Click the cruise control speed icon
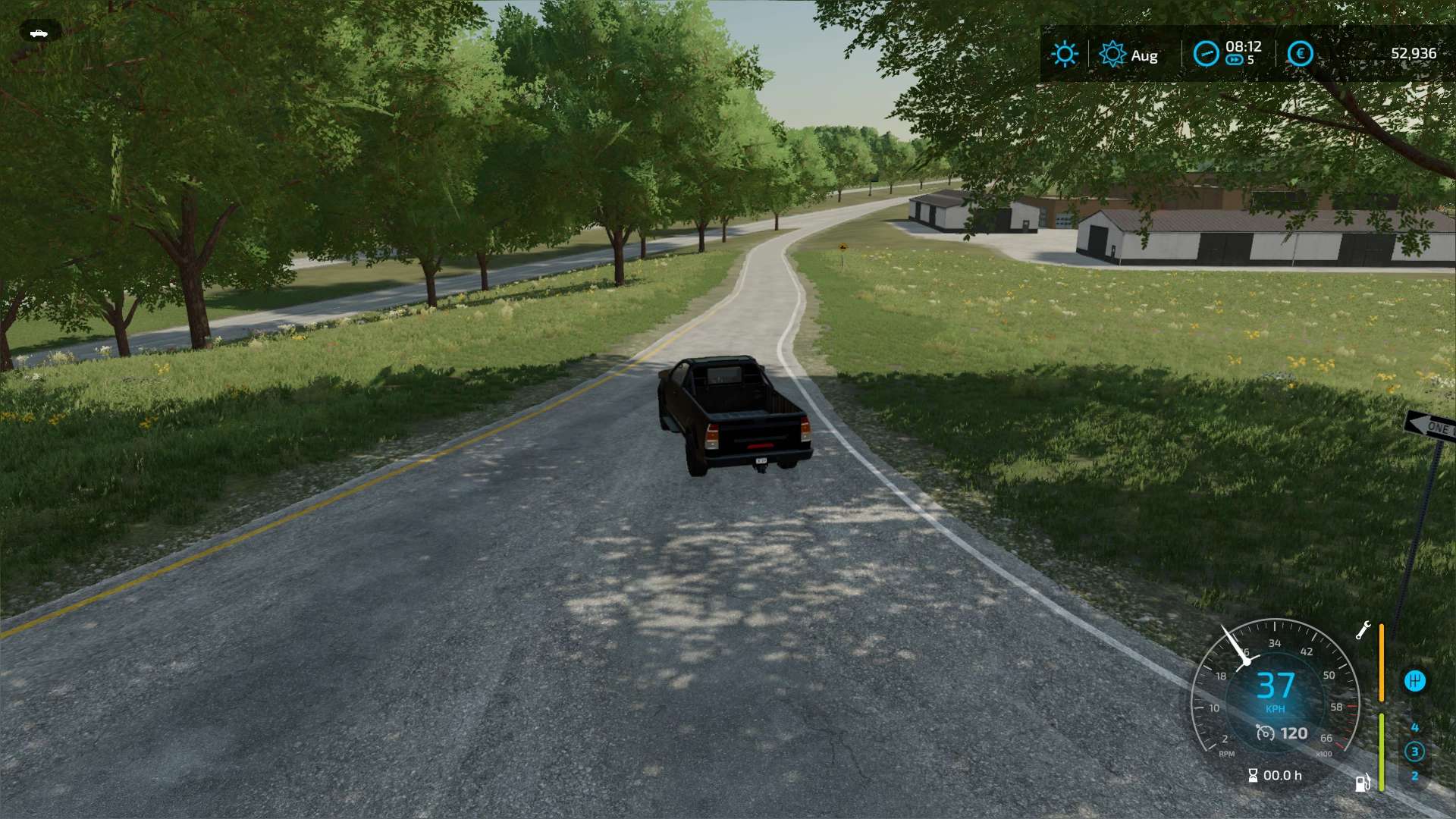 tap(1265, 733)
